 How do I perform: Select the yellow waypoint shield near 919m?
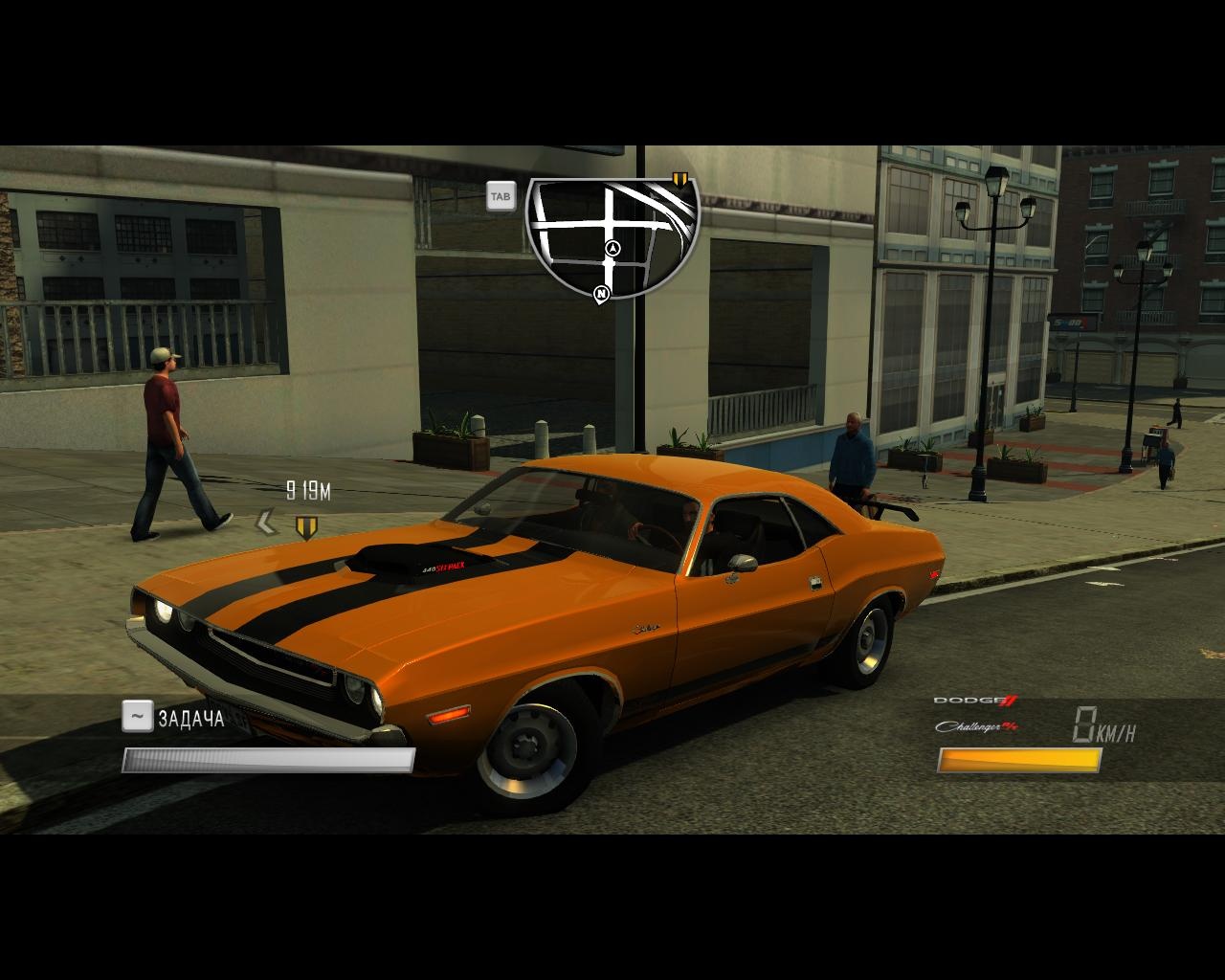point(305,526)
